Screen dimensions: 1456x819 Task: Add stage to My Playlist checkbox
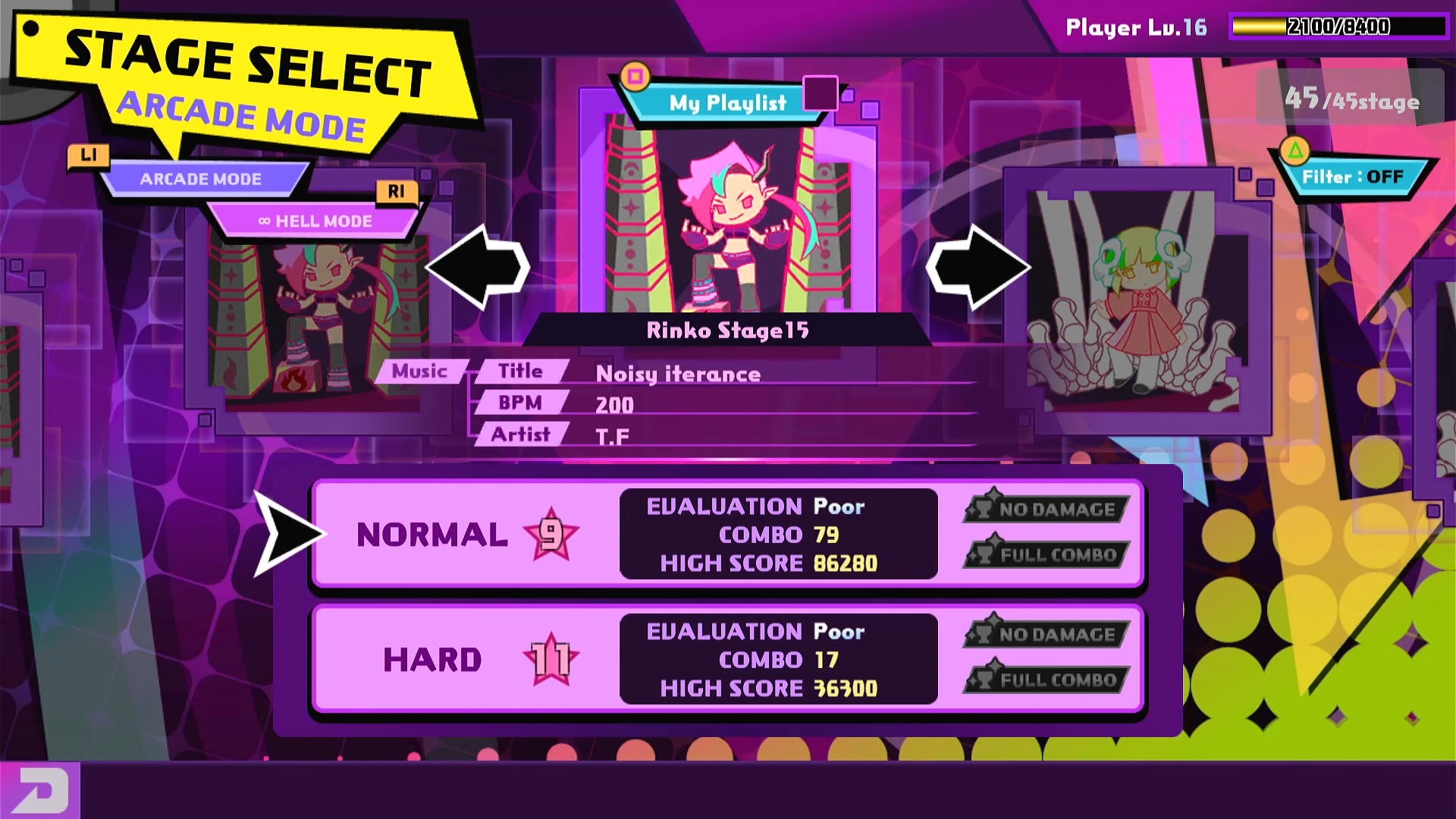click(820, 93)
